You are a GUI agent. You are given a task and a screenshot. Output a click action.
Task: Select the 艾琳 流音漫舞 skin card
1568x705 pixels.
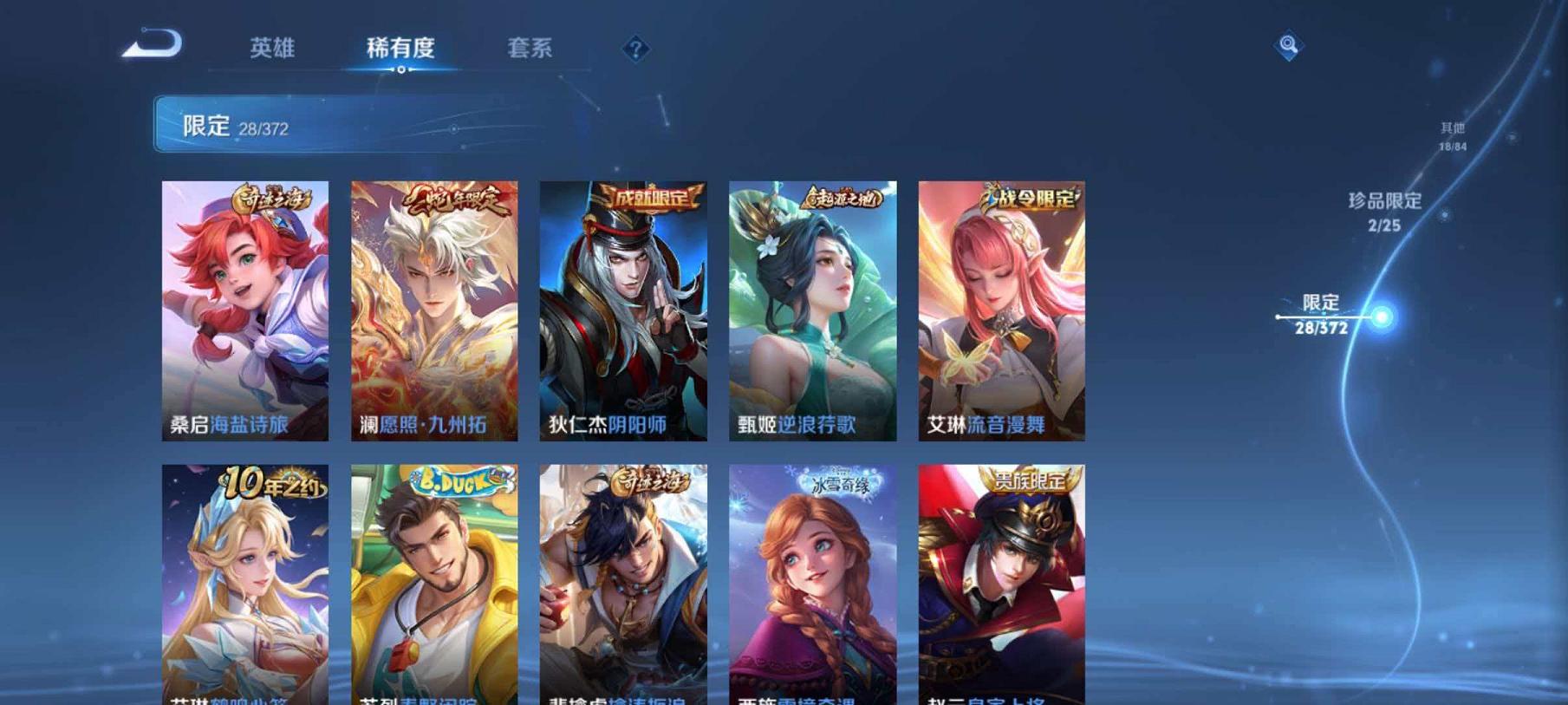[x=1001, y=312]
